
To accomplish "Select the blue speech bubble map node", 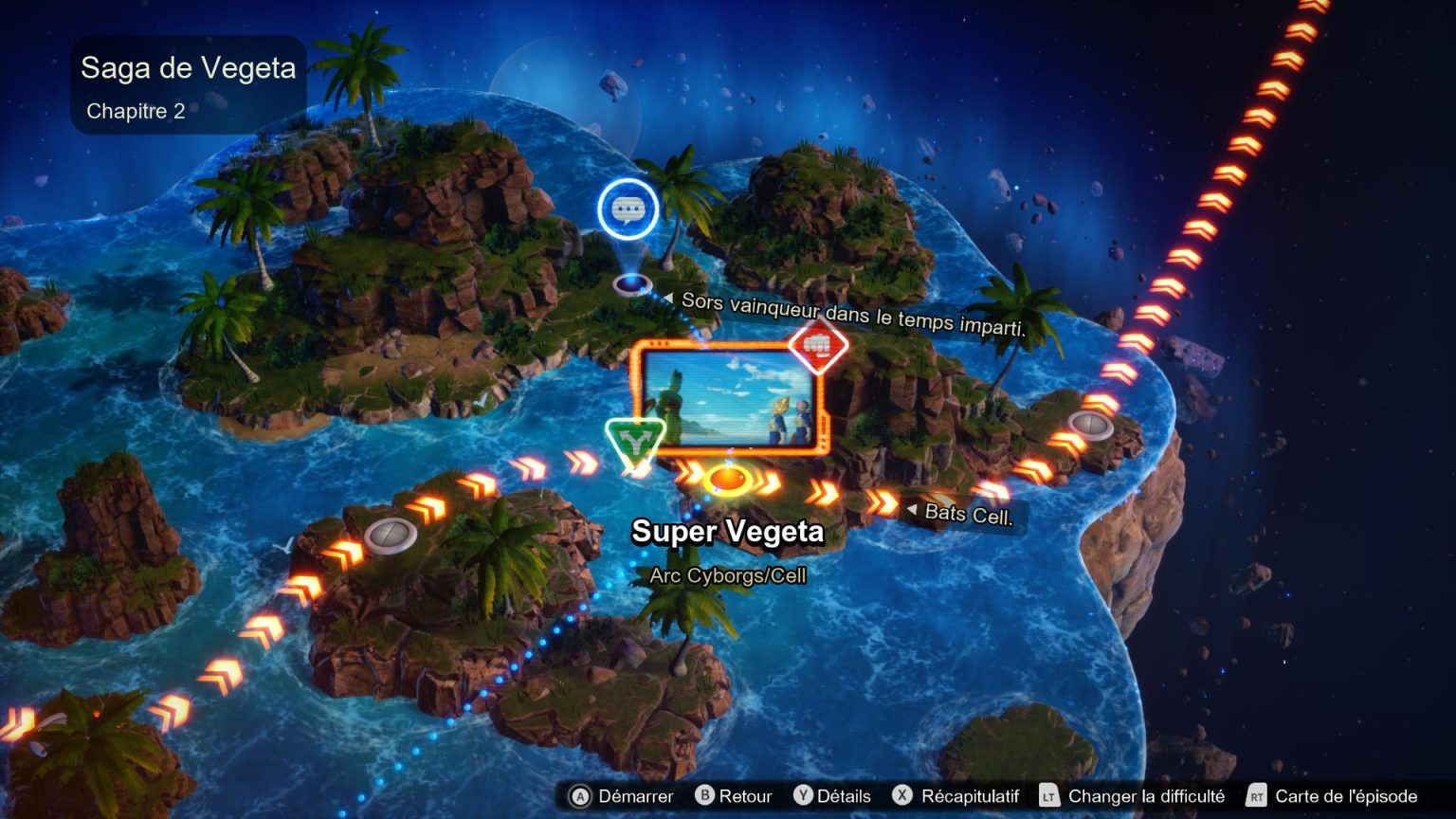I will coord(628,209).
